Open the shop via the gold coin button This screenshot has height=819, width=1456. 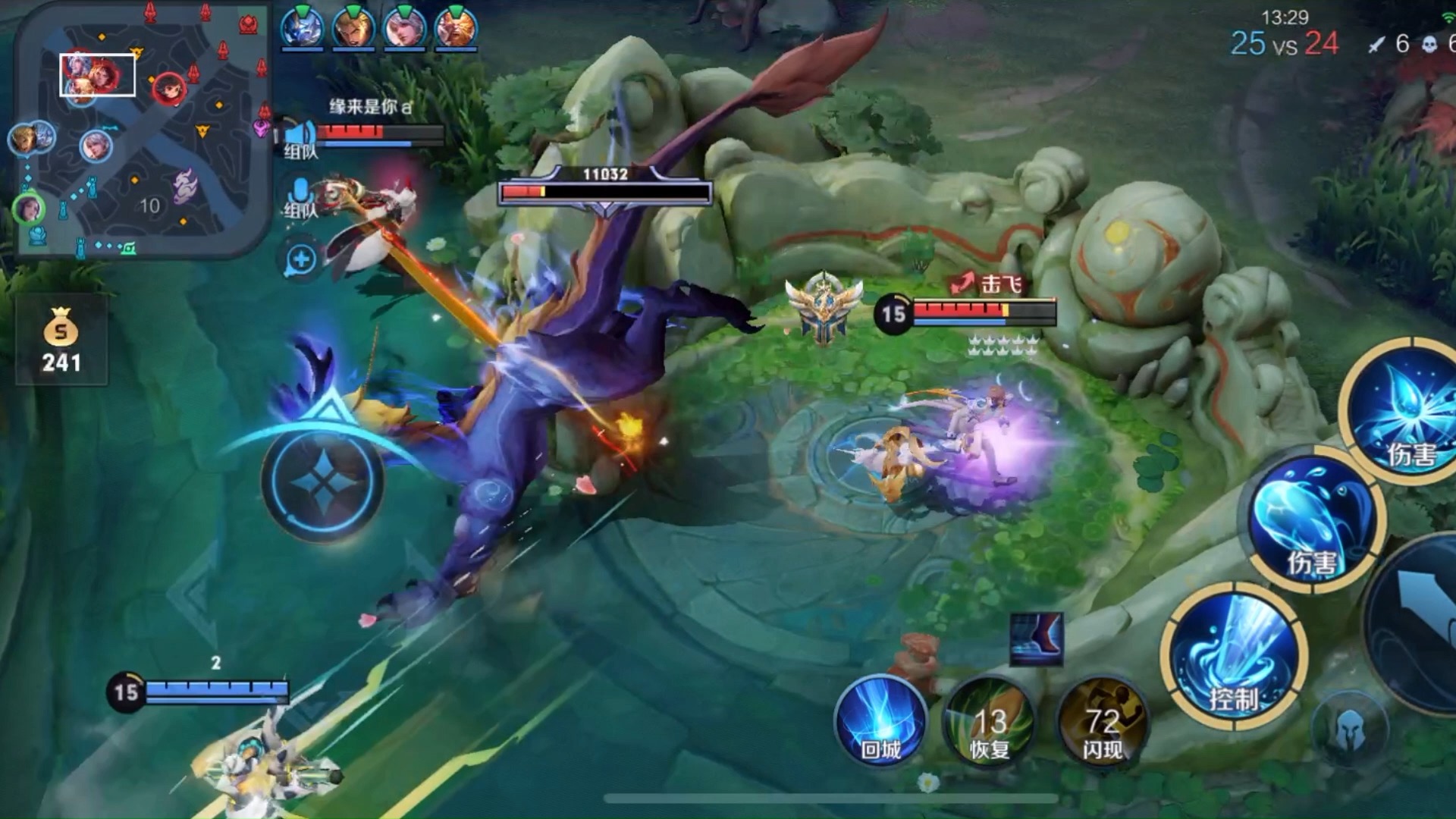[61, 340]
